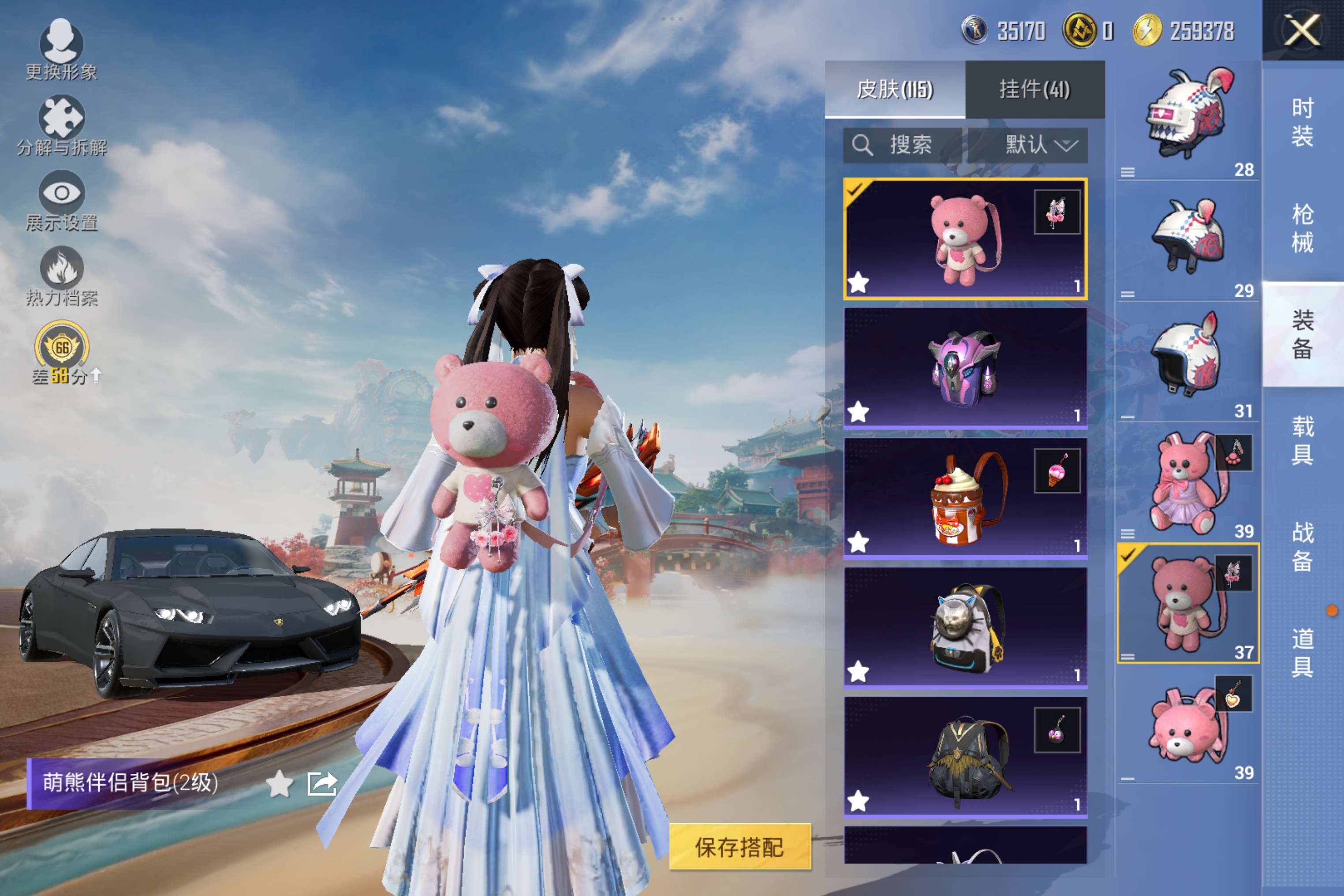Open the 载具 vehicles category
The image size is (1344, 896).
(1302, 441)
